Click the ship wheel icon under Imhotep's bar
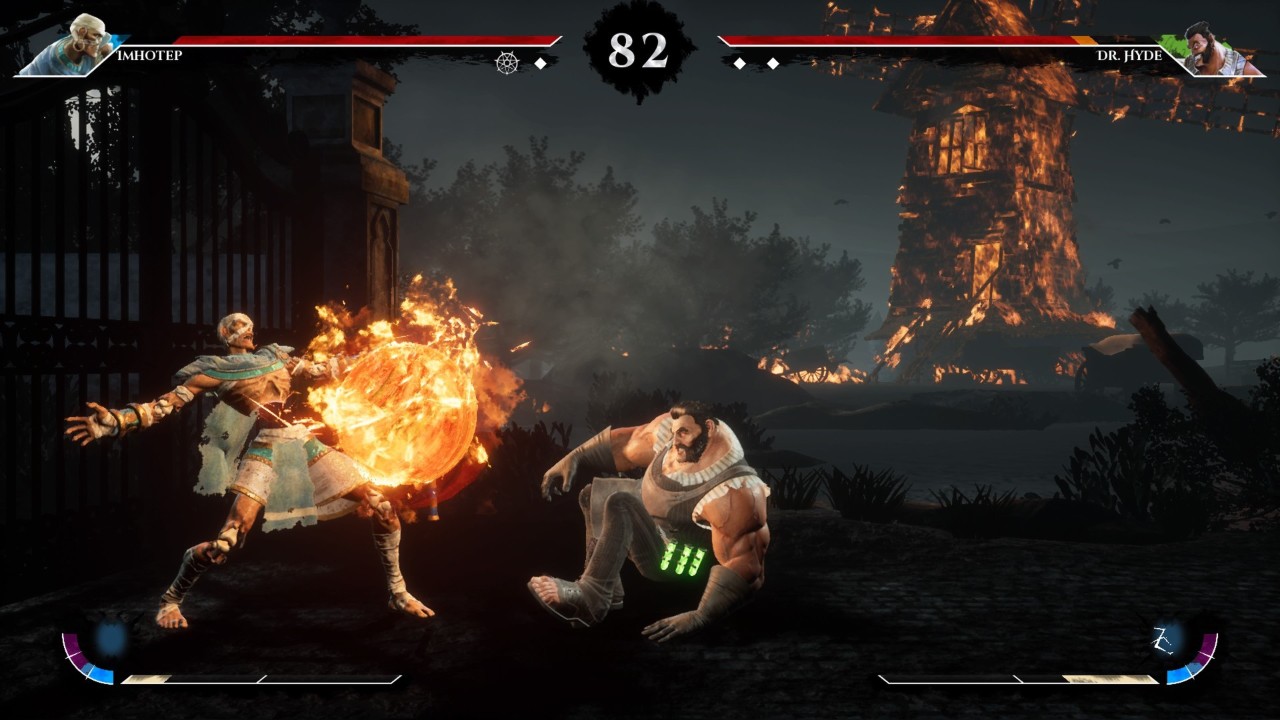This screenshot has width=1280, height=720. click(x=507, y=63)
